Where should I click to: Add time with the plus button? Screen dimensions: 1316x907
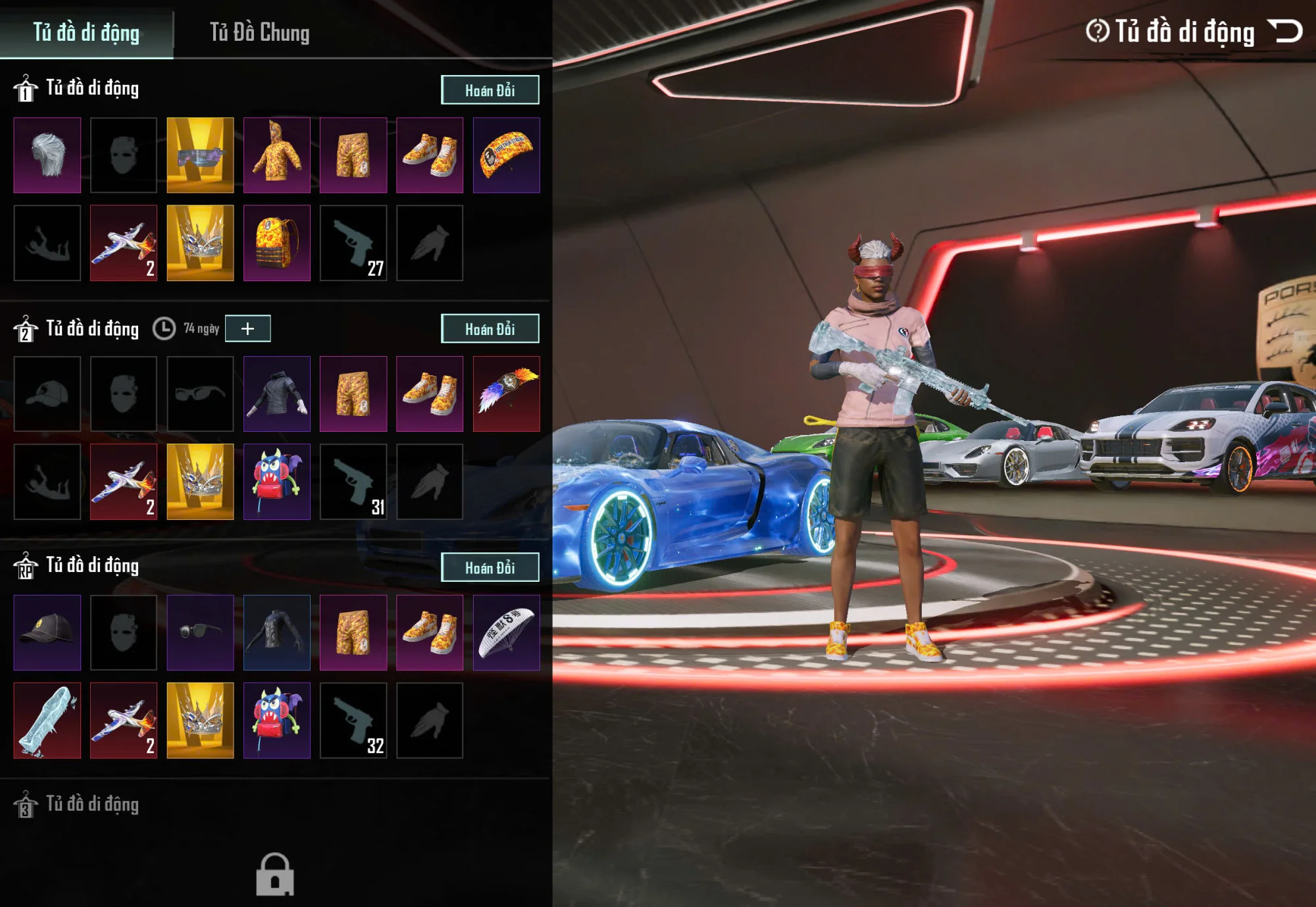pyautogui.click(x=247, y=328)
